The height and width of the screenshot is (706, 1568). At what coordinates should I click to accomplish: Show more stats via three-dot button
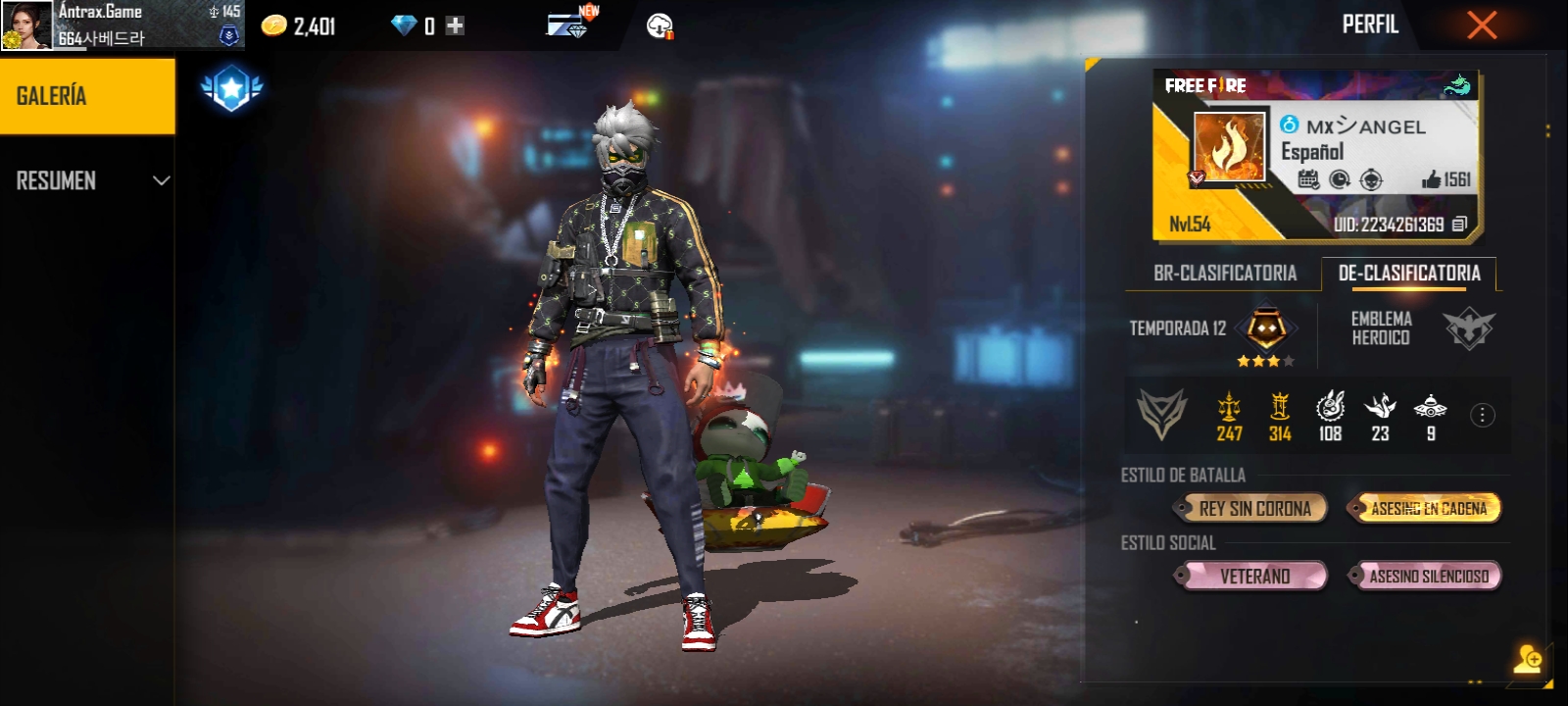pyautogui.click(x=1482, y=416)
